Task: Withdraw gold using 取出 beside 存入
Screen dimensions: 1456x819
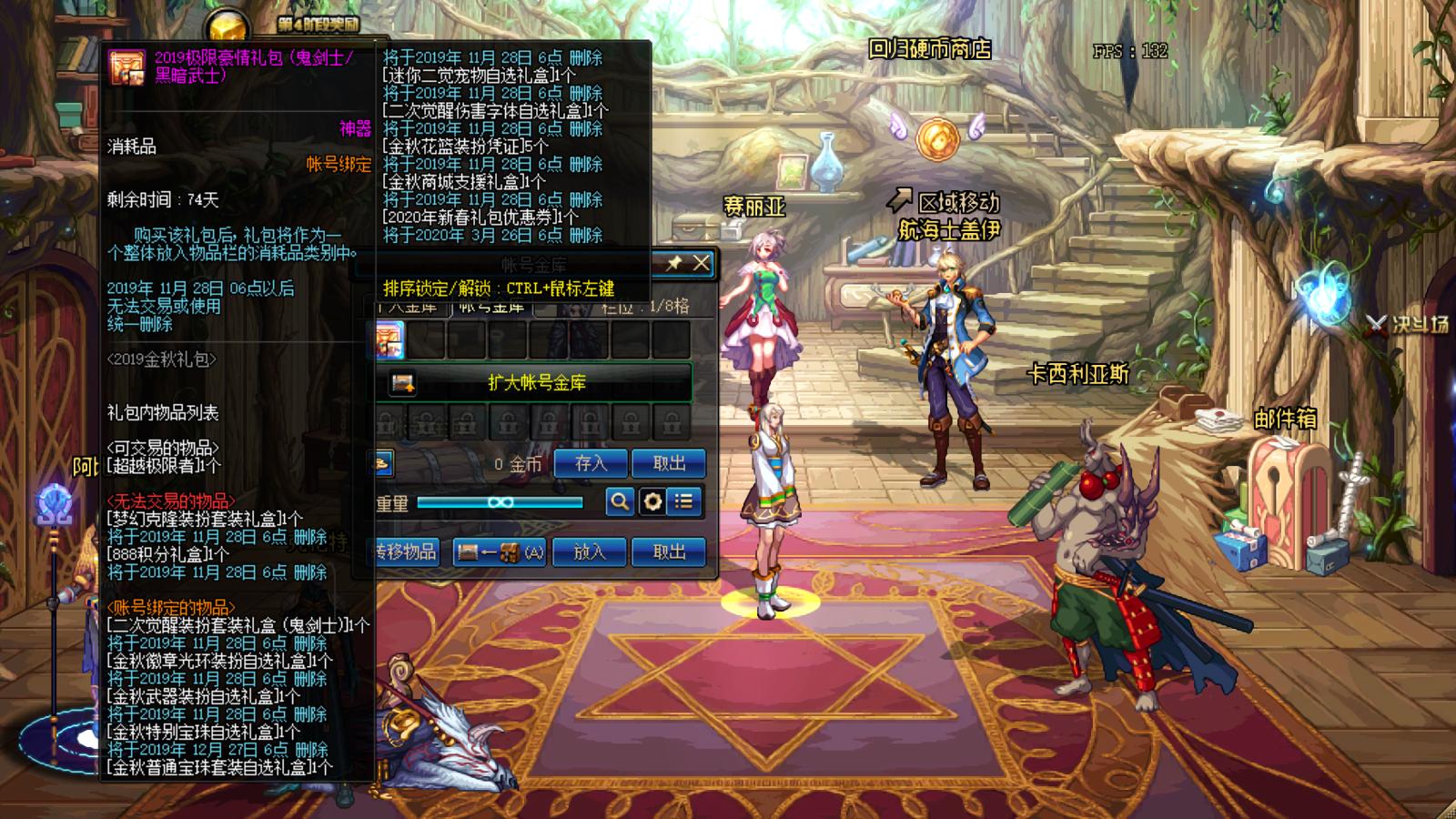Action: [669, 463]
